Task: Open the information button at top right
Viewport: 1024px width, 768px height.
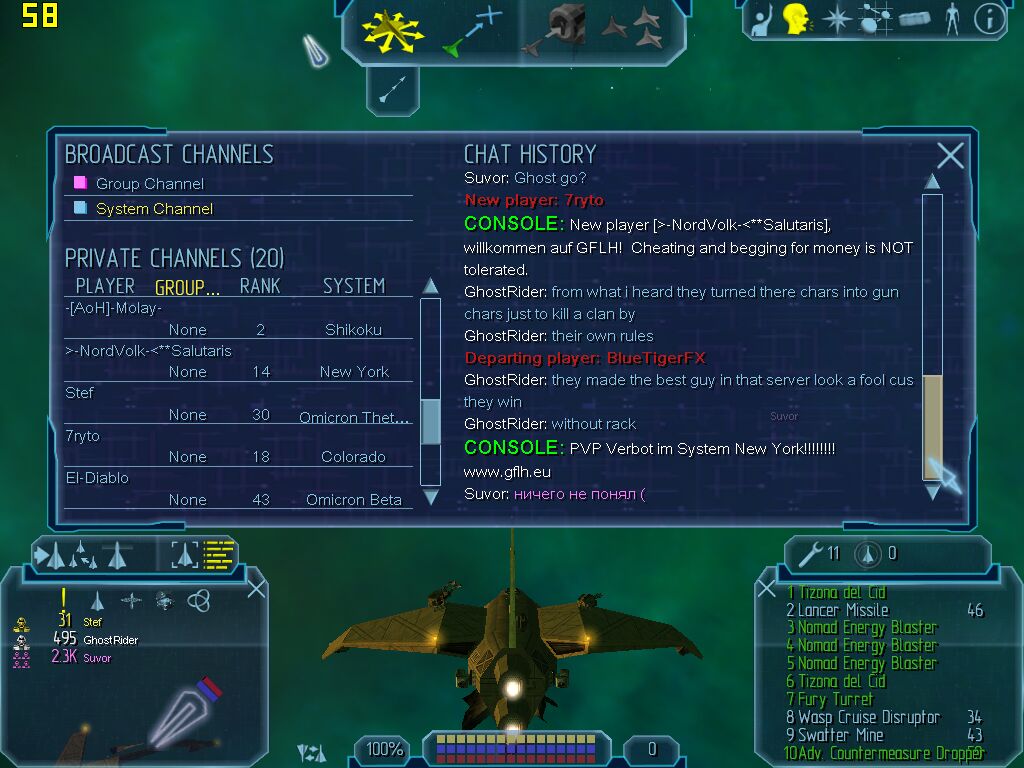Action: tap(989, 19)
